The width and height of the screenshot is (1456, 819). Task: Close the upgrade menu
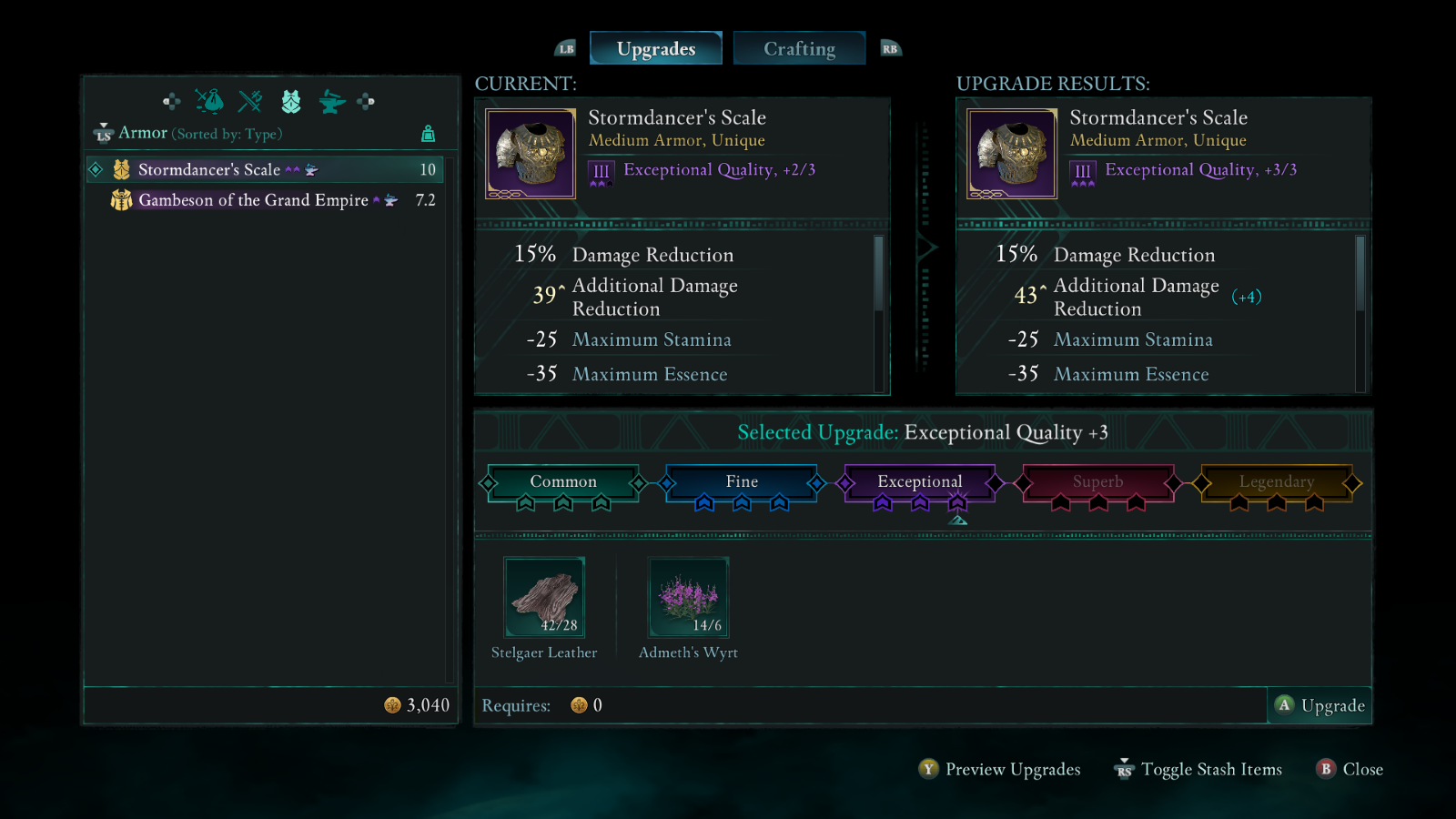(1350, 769)
